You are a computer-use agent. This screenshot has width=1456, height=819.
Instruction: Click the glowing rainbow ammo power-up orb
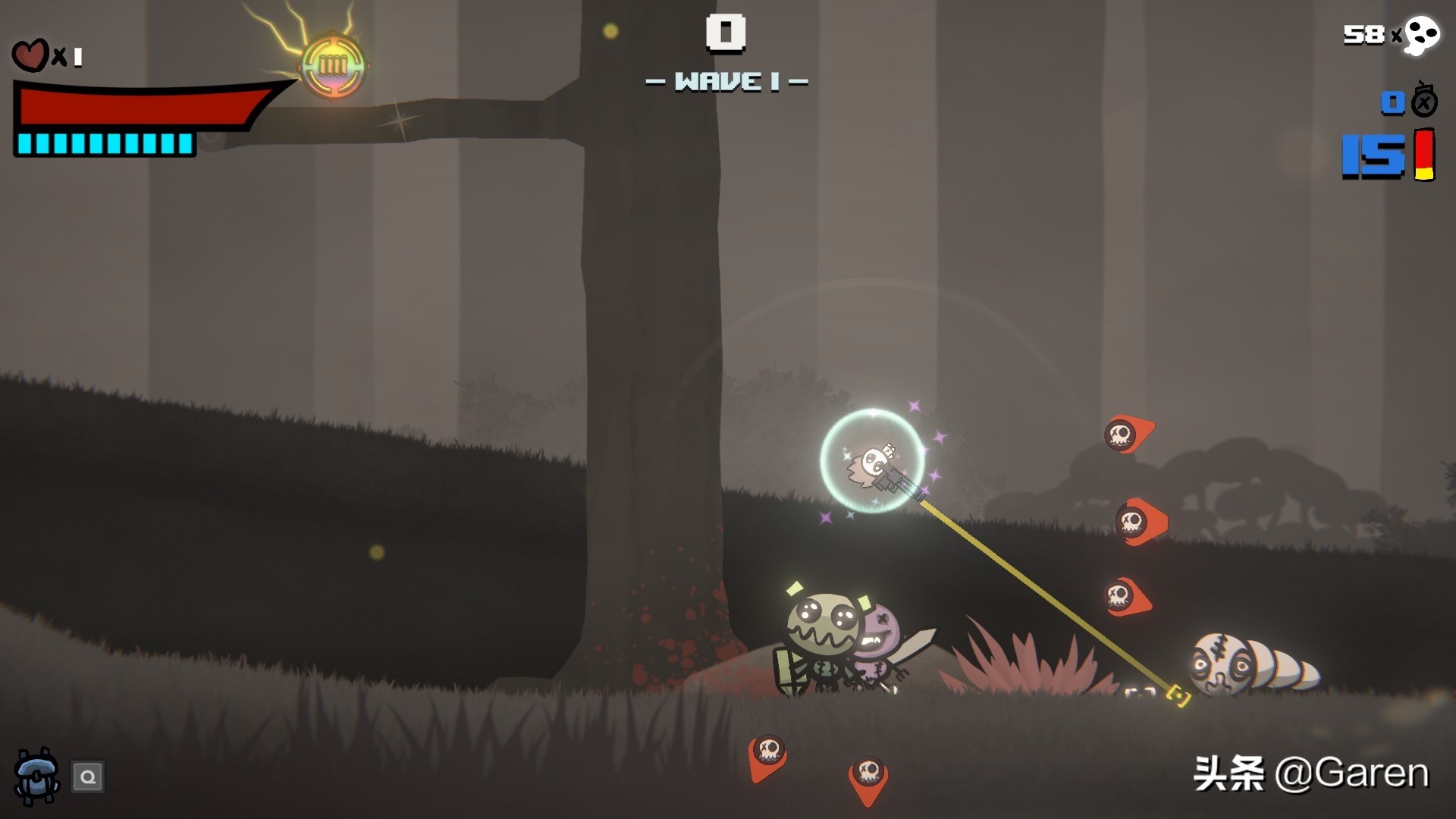tap(333, 66)
